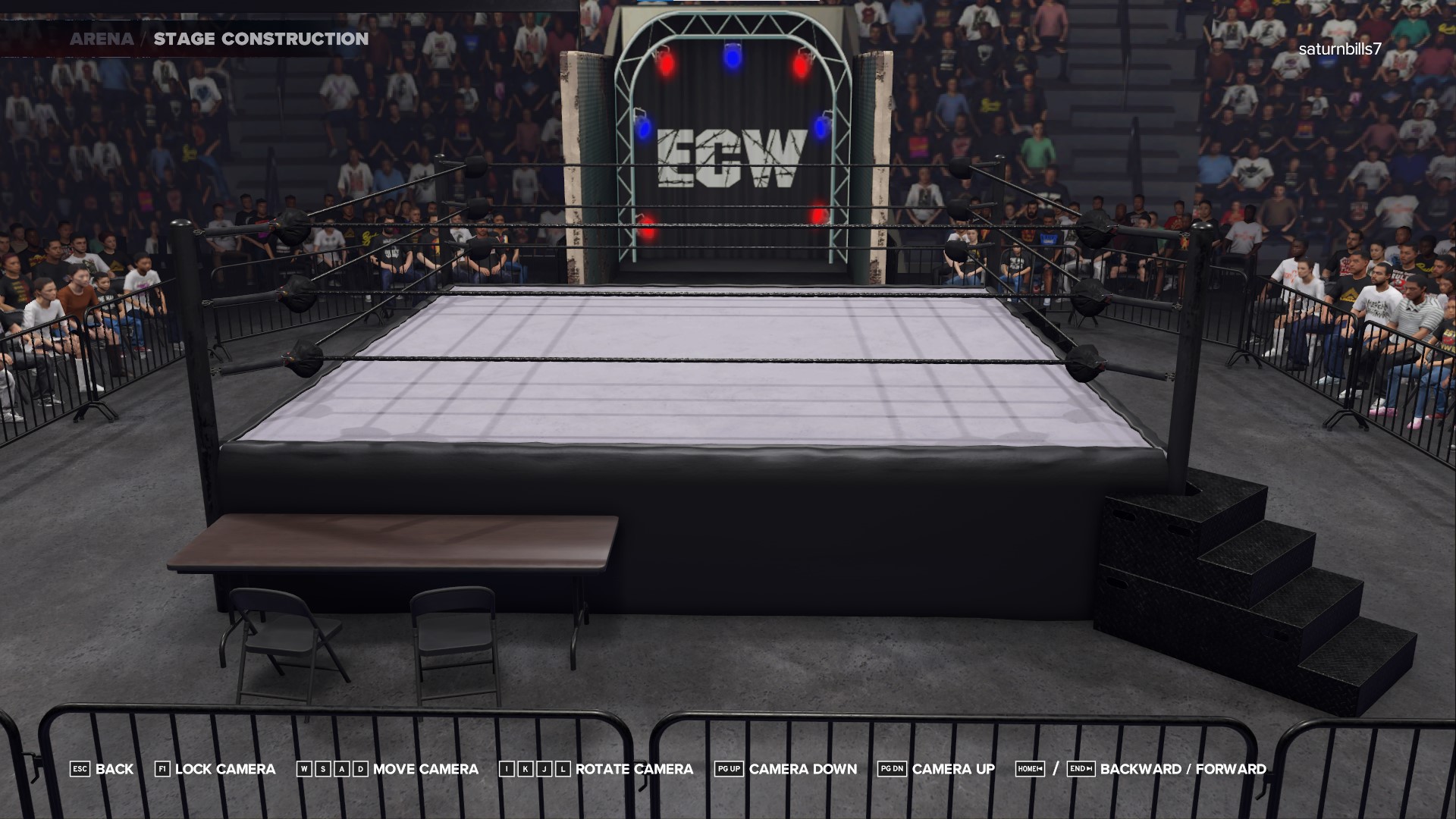Click the S key icon in Move Camera
The width and height of the screenshot is (1456, 819).
click(x=323, y=769)
